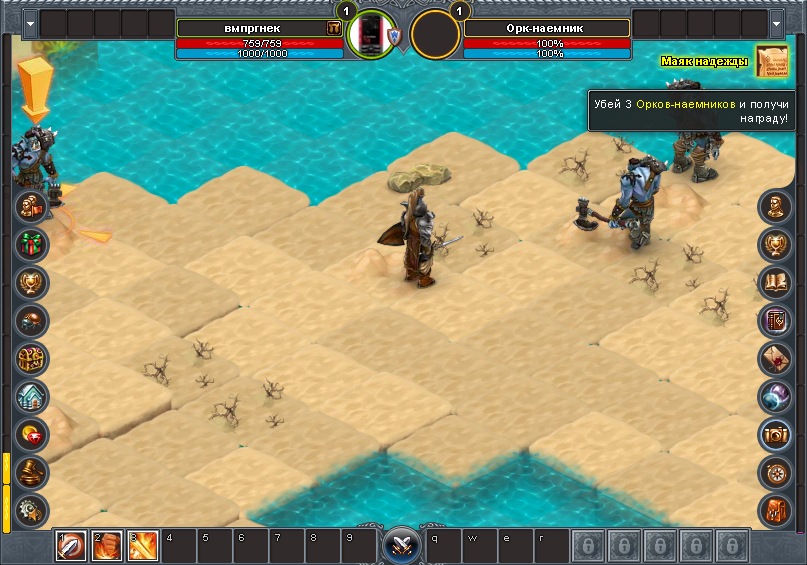807x565 pixels.
Task: Open the auction gavel icon
Action: 33,471
